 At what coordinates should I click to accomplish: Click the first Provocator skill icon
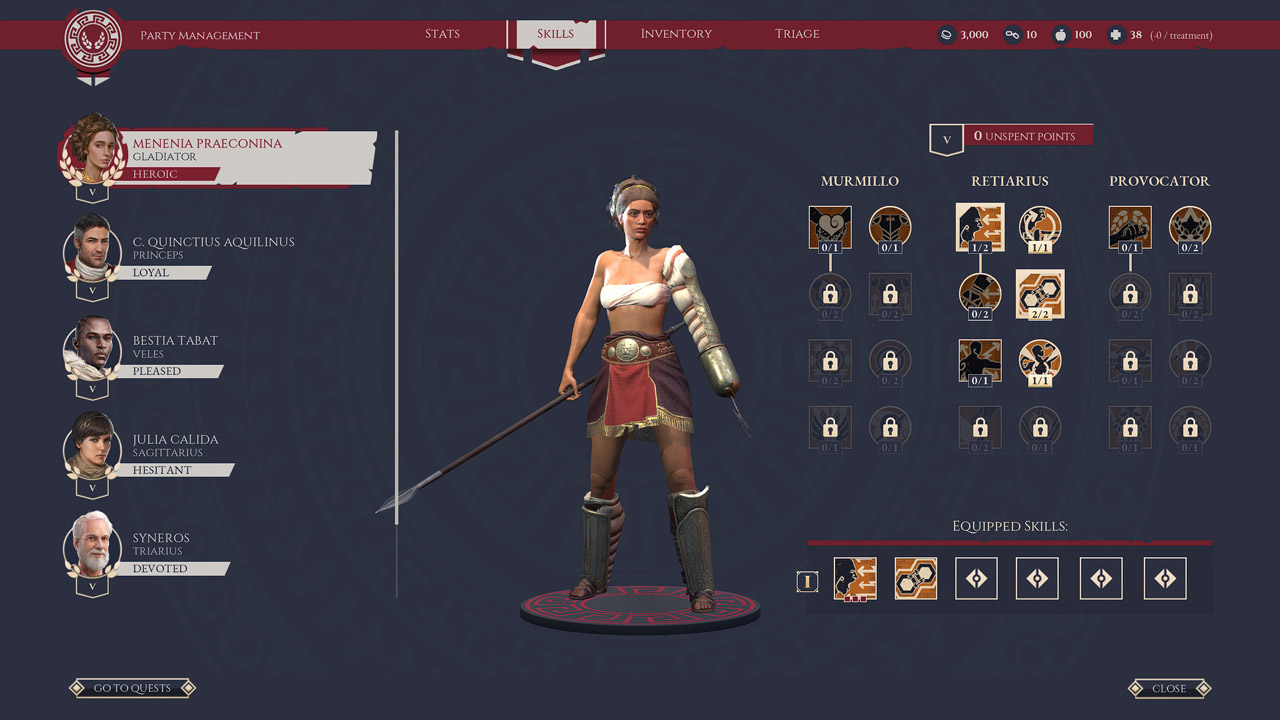tap(1129, 227)
